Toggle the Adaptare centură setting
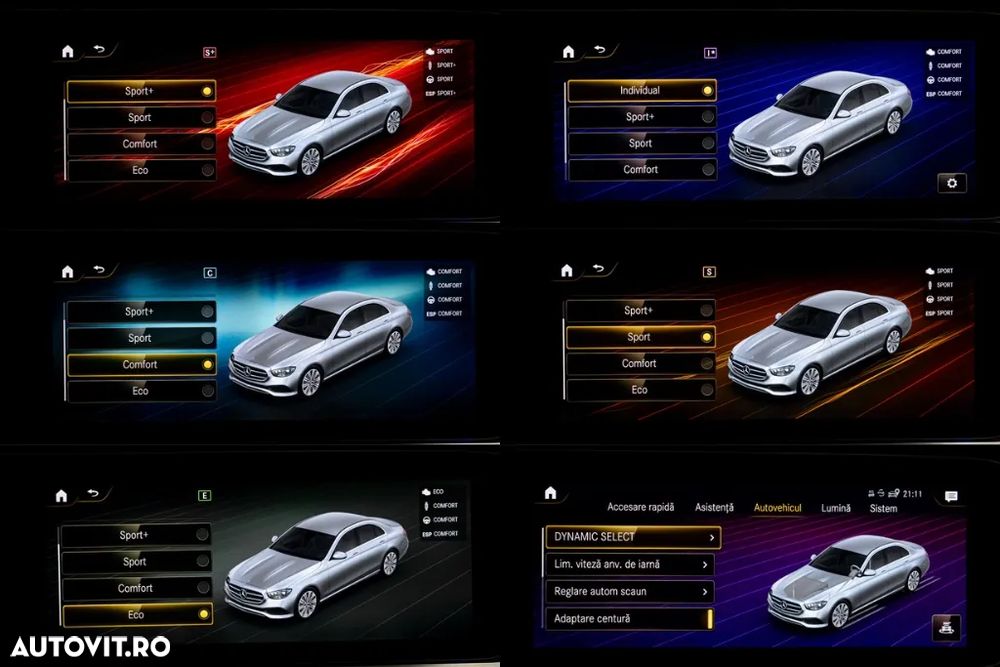The height and width of the screenshot is (667, 1000). 632,619
